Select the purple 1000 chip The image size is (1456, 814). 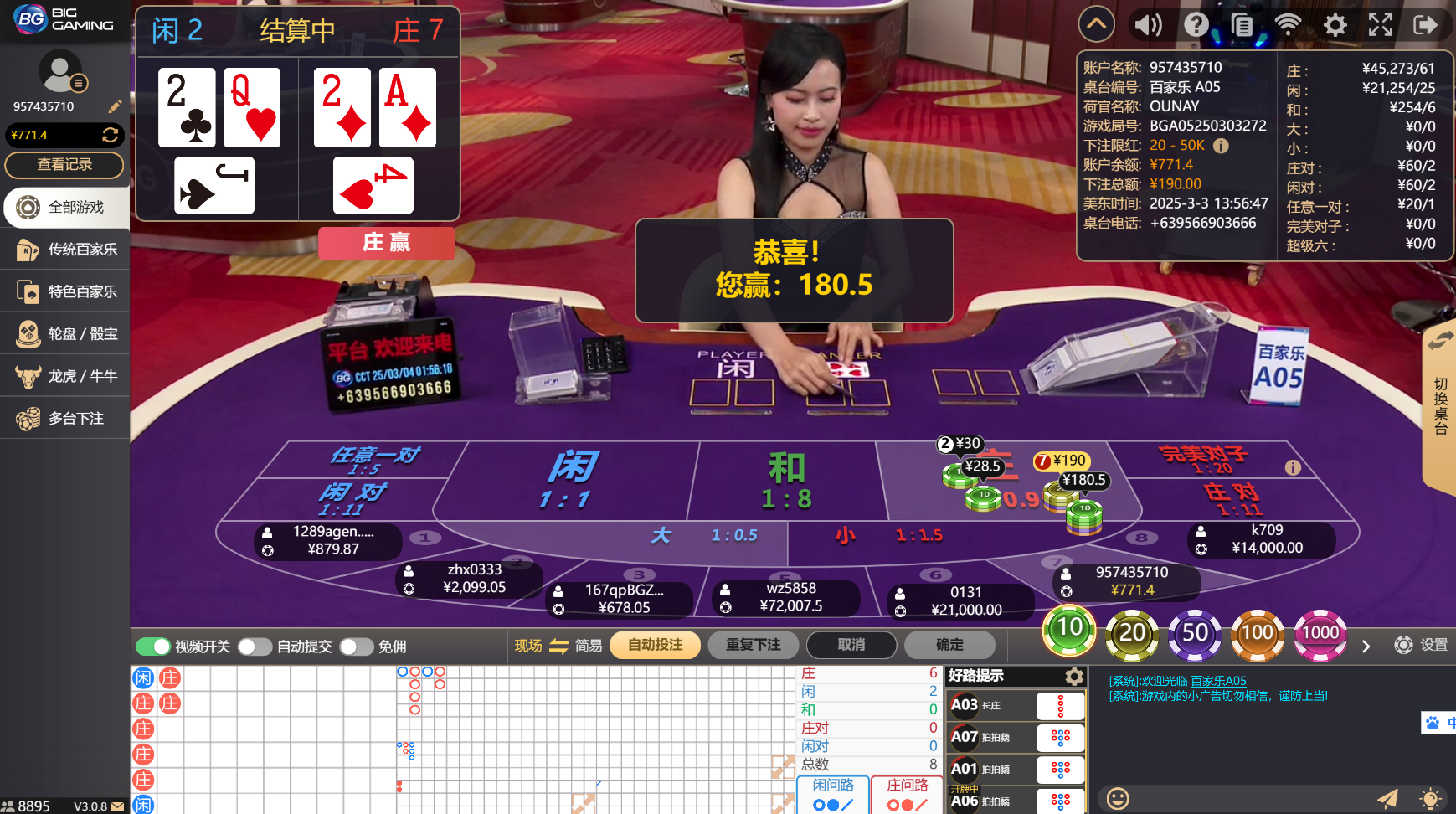click(1320, 635)
